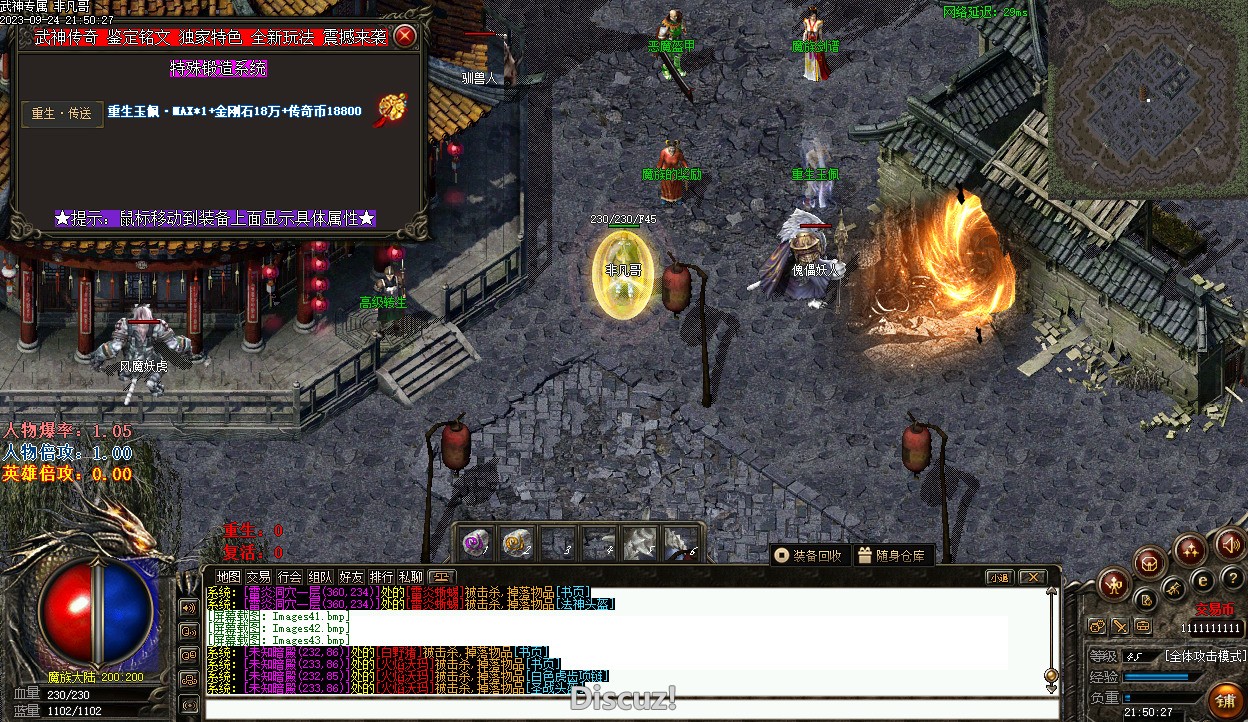Viewport: 1248px width, 722px height.
Task: Select the 行会 guild tab
Action: point(290,577)
